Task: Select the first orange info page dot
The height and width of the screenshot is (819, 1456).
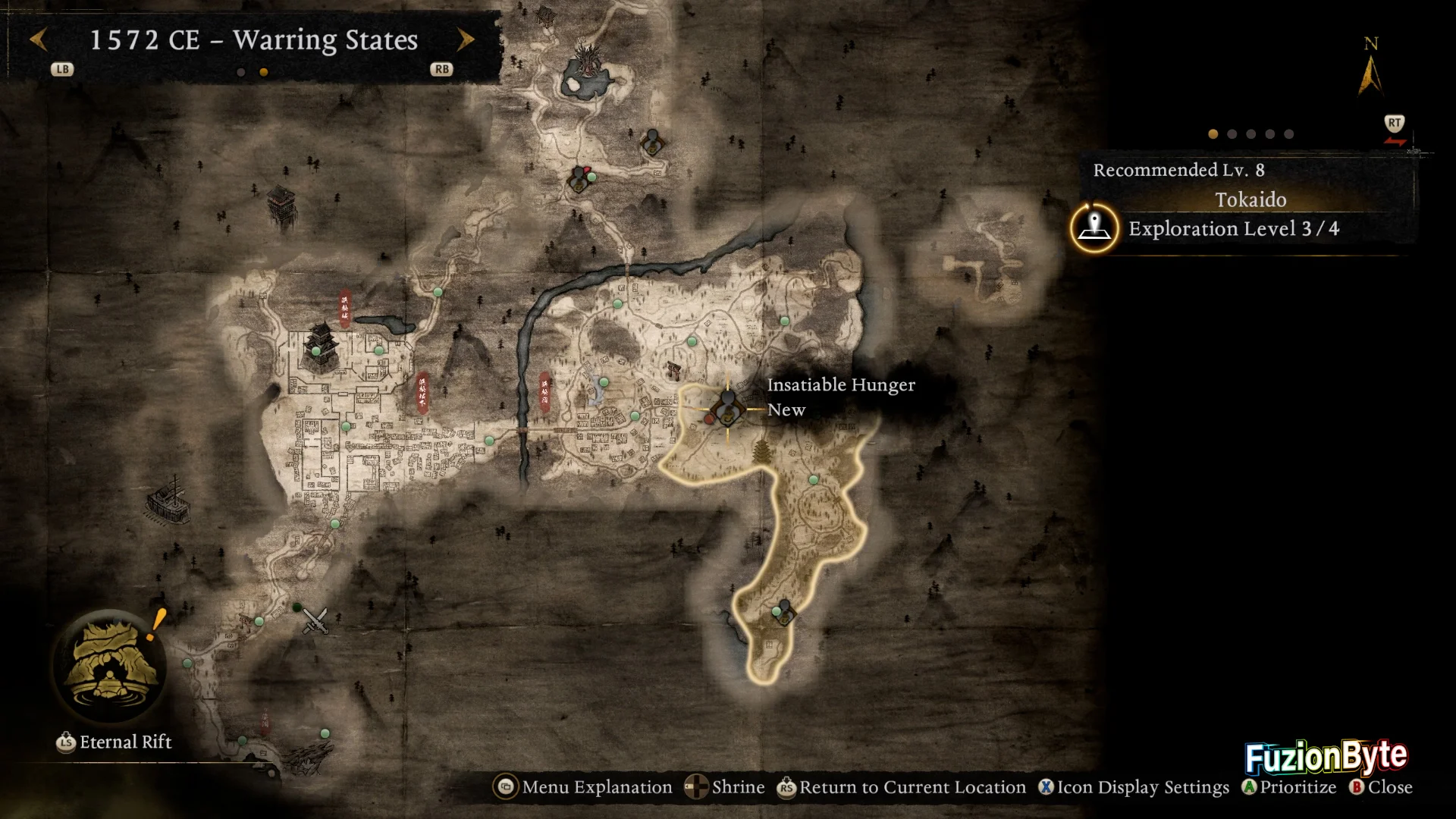Action: 1213,134
